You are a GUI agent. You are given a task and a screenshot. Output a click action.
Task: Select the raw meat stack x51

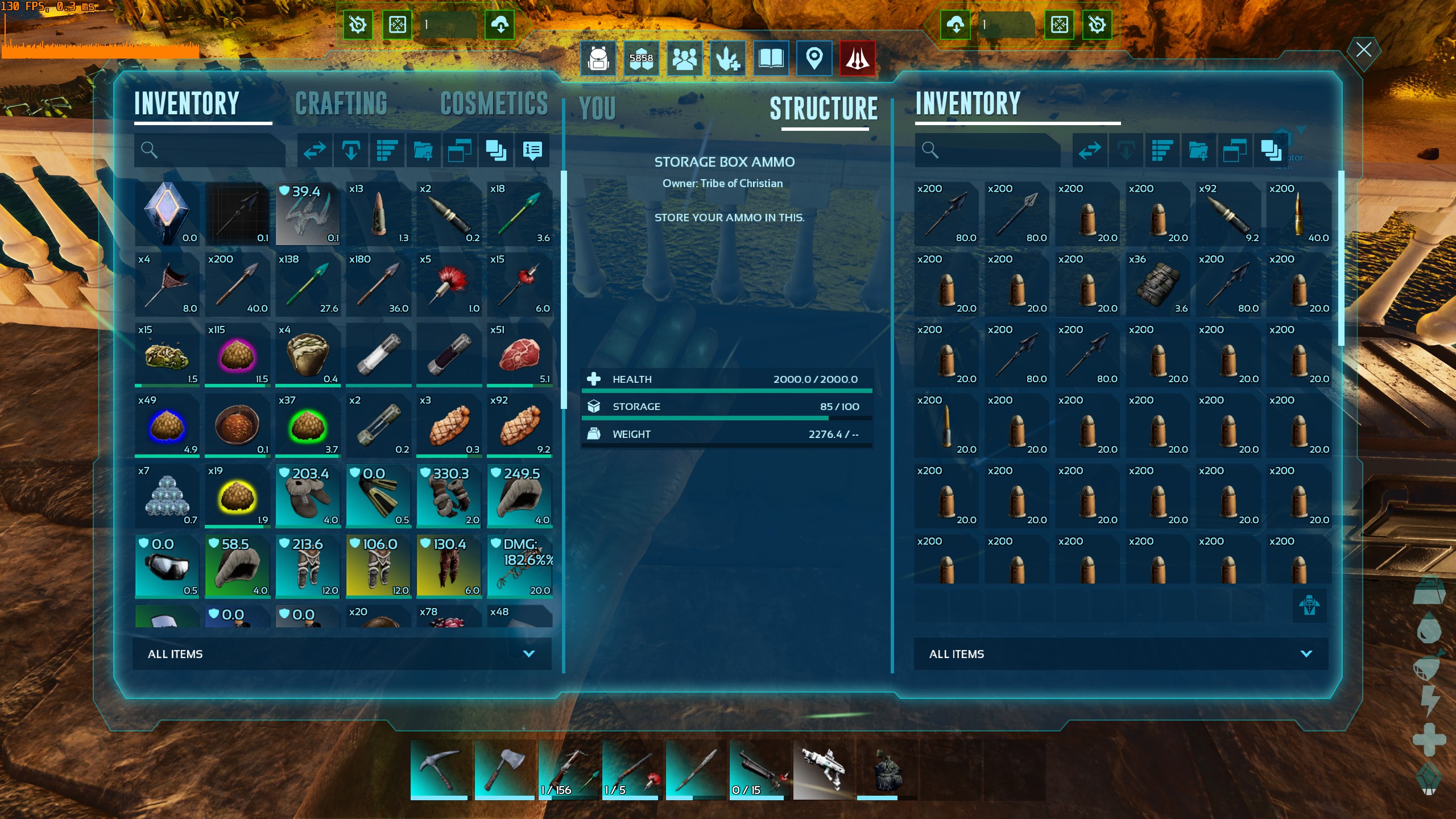coord(519,355)
